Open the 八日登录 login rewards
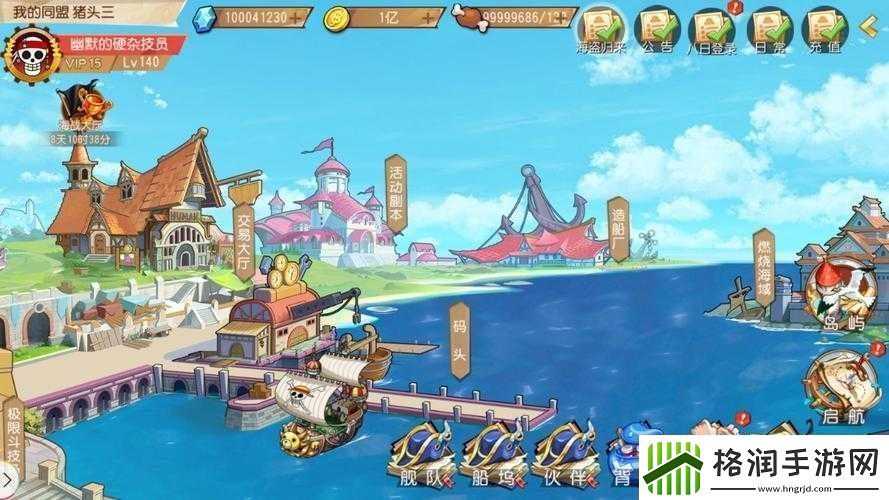The width and height of the screenshot is (889, 500). pyautogui.click(x=712, y=29)
